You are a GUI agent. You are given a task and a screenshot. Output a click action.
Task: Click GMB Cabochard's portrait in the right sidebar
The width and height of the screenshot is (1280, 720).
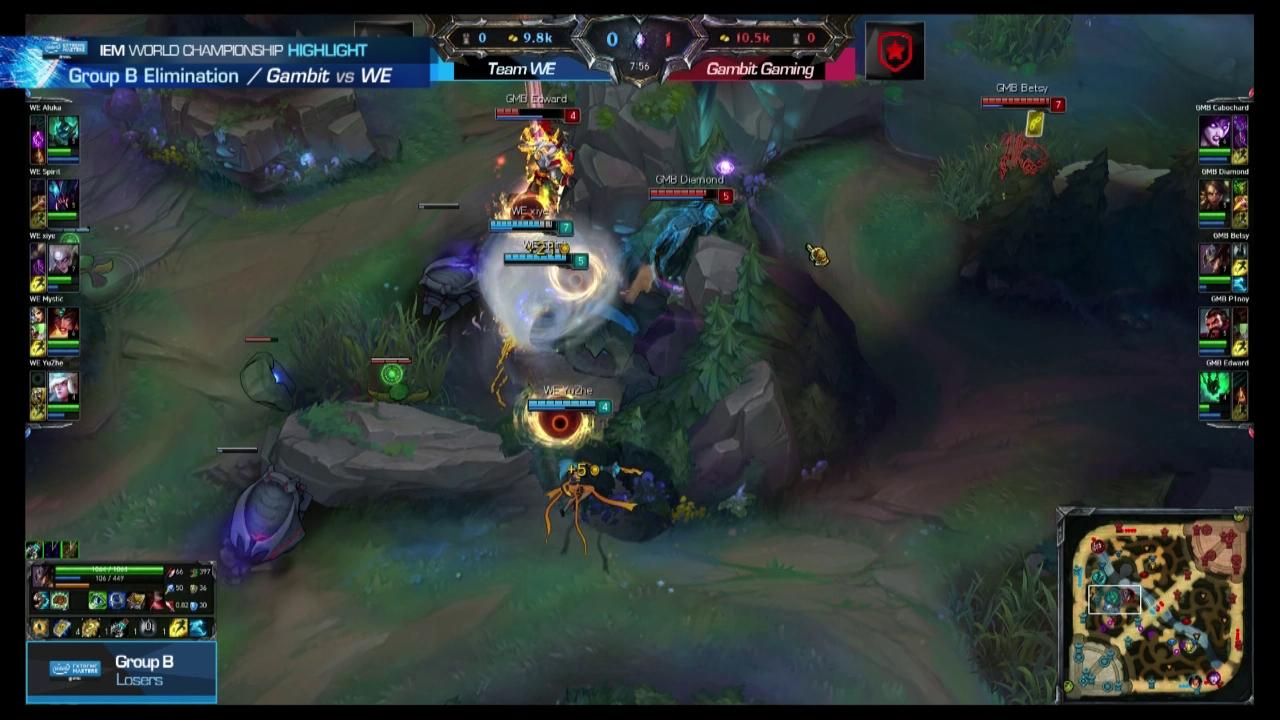pos(1216,128)
